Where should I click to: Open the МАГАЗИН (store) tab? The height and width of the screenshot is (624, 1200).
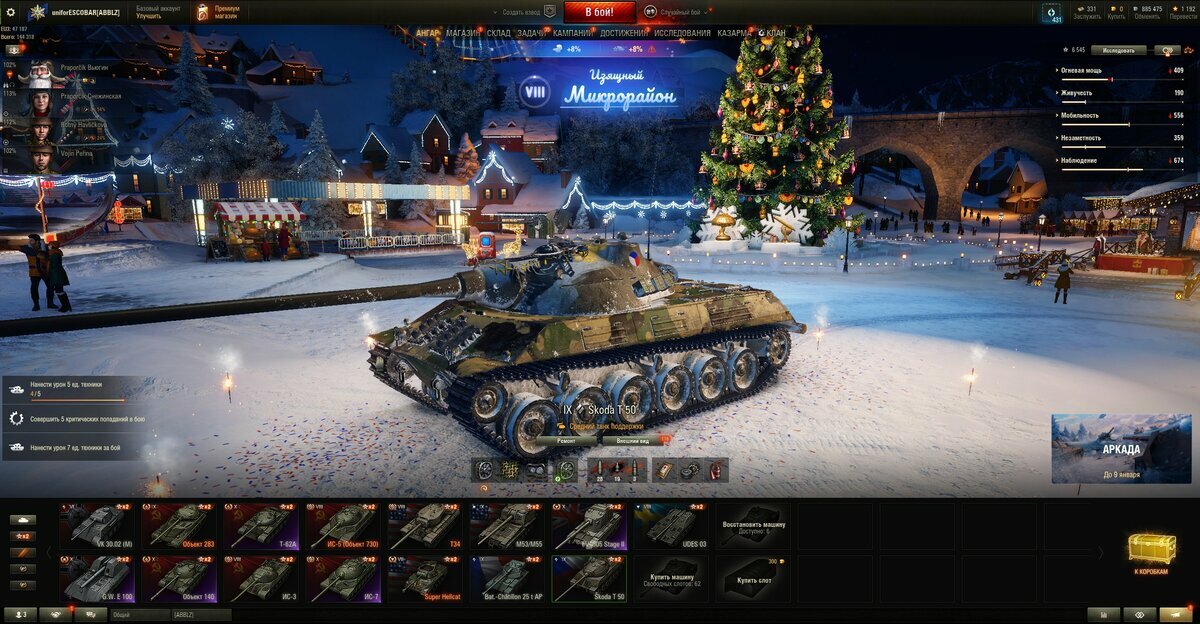(462, 33)
